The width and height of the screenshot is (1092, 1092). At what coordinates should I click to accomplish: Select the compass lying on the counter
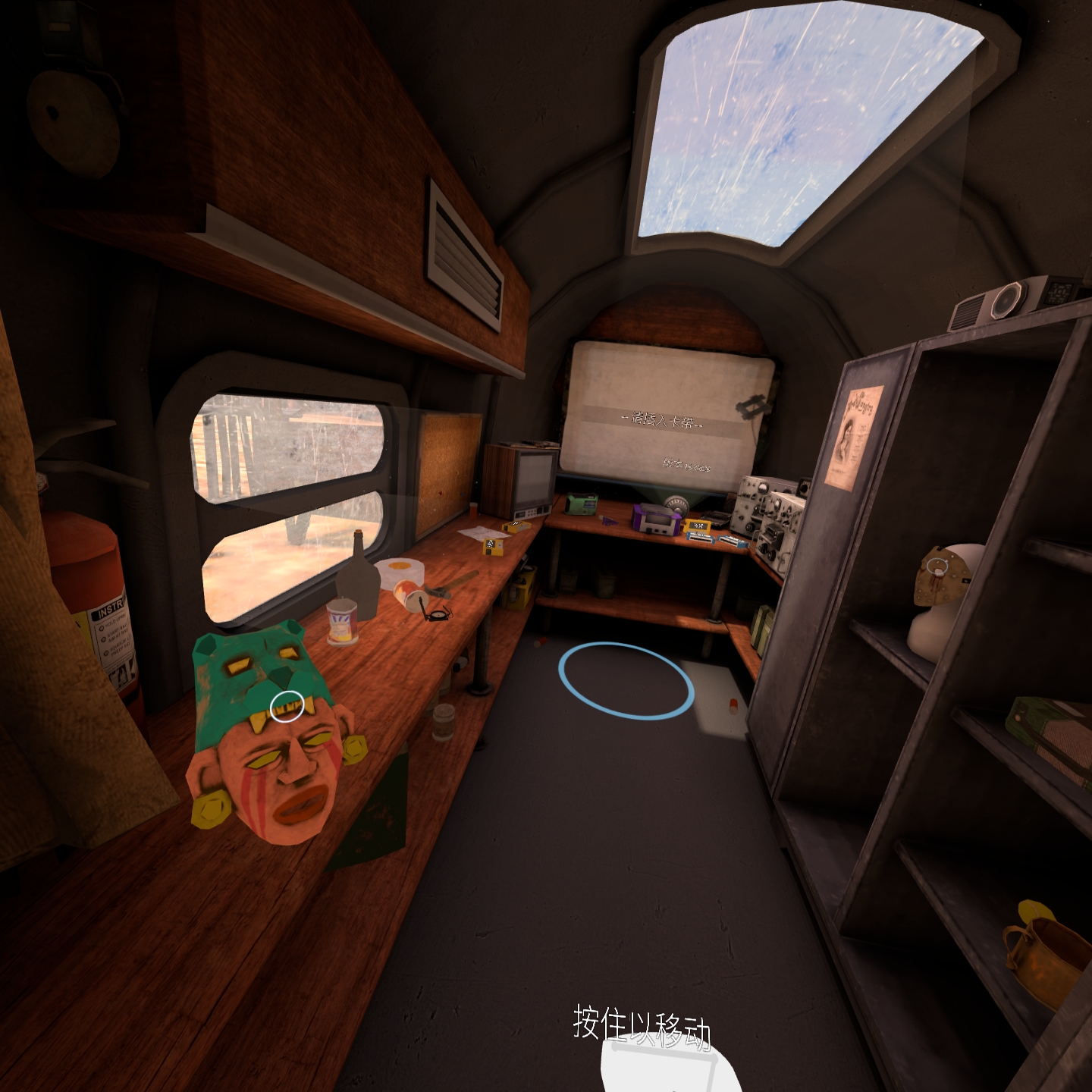(438, 614)
